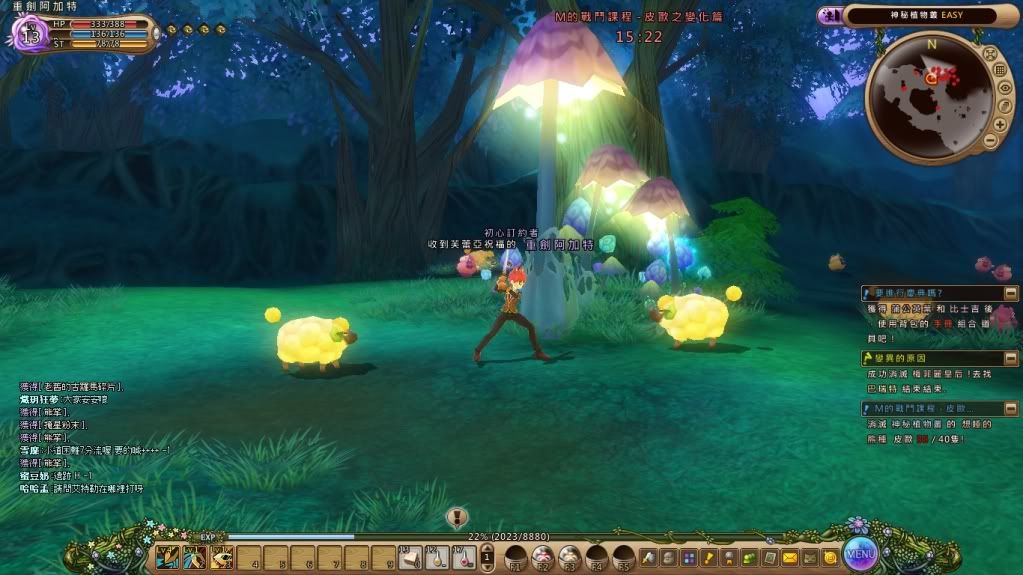Collapse the first quest tracker entry at top
1023x575 pixels.
[866, 293]
